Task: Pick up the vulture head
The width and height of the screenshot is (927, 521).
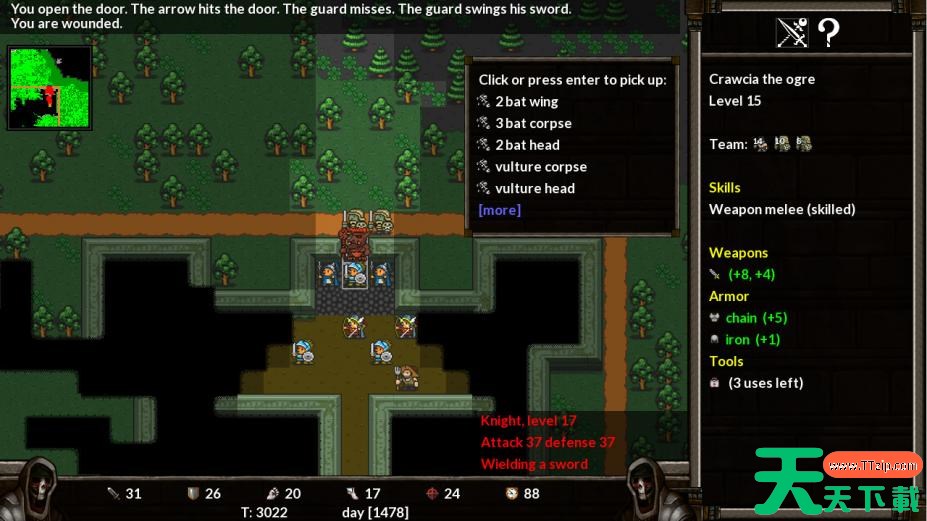Action: 534,188
